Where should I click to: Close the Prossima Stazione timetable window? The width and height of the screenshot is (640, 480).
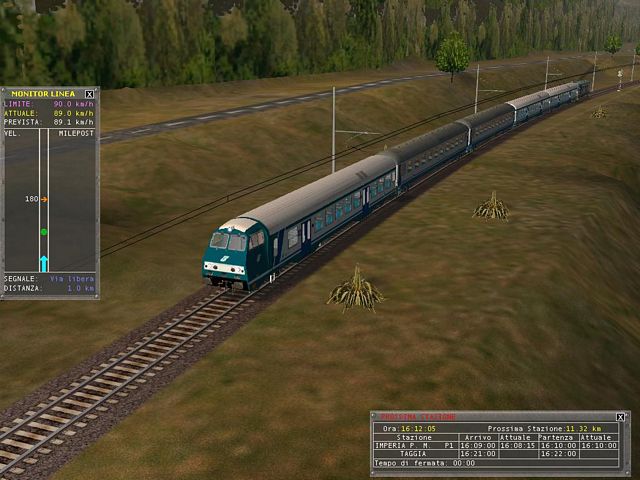620,417
